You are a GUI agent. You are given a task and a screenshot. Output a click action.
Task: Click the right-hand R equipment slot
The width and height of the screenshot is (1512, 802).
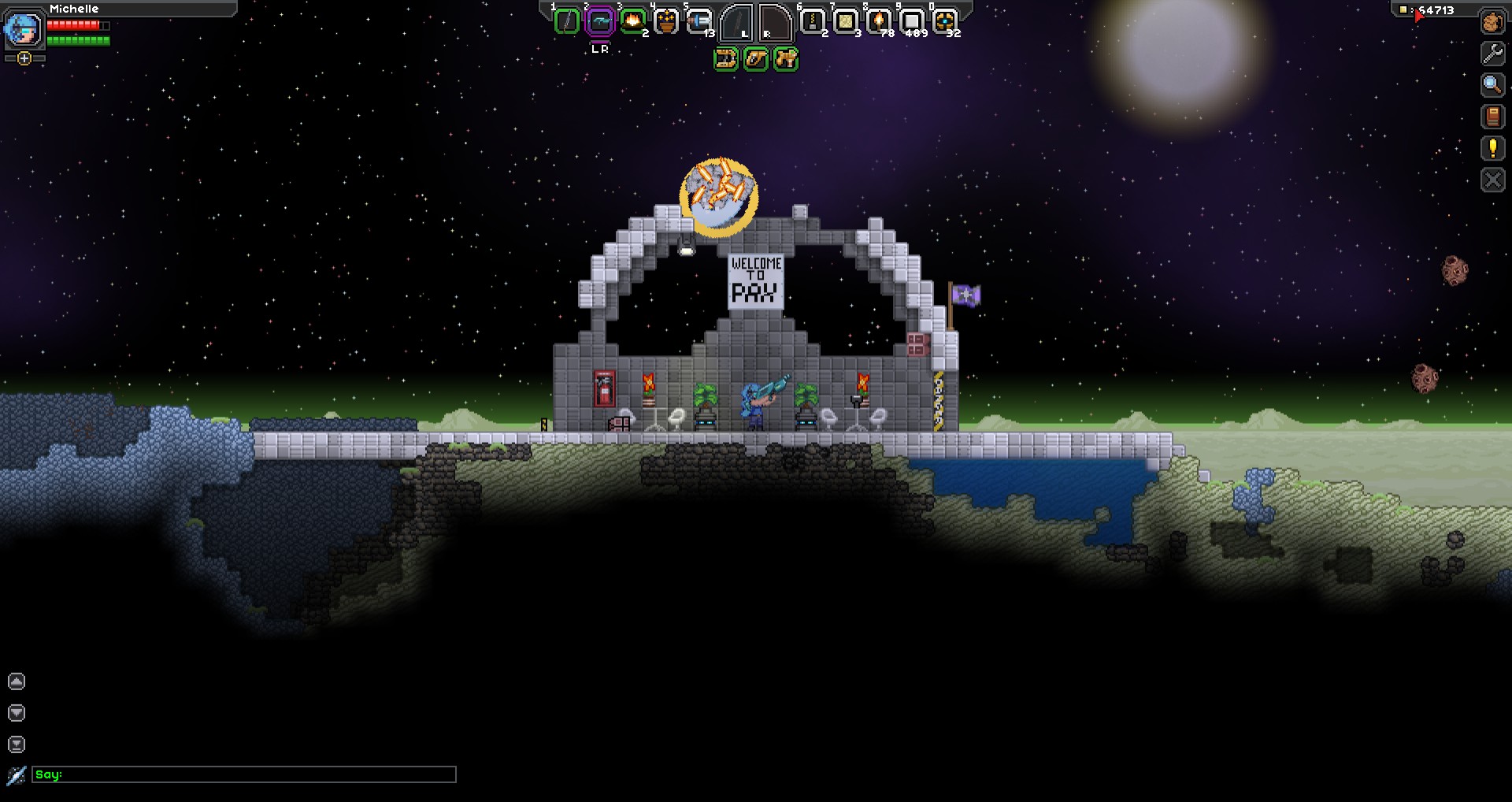[775, 23]
